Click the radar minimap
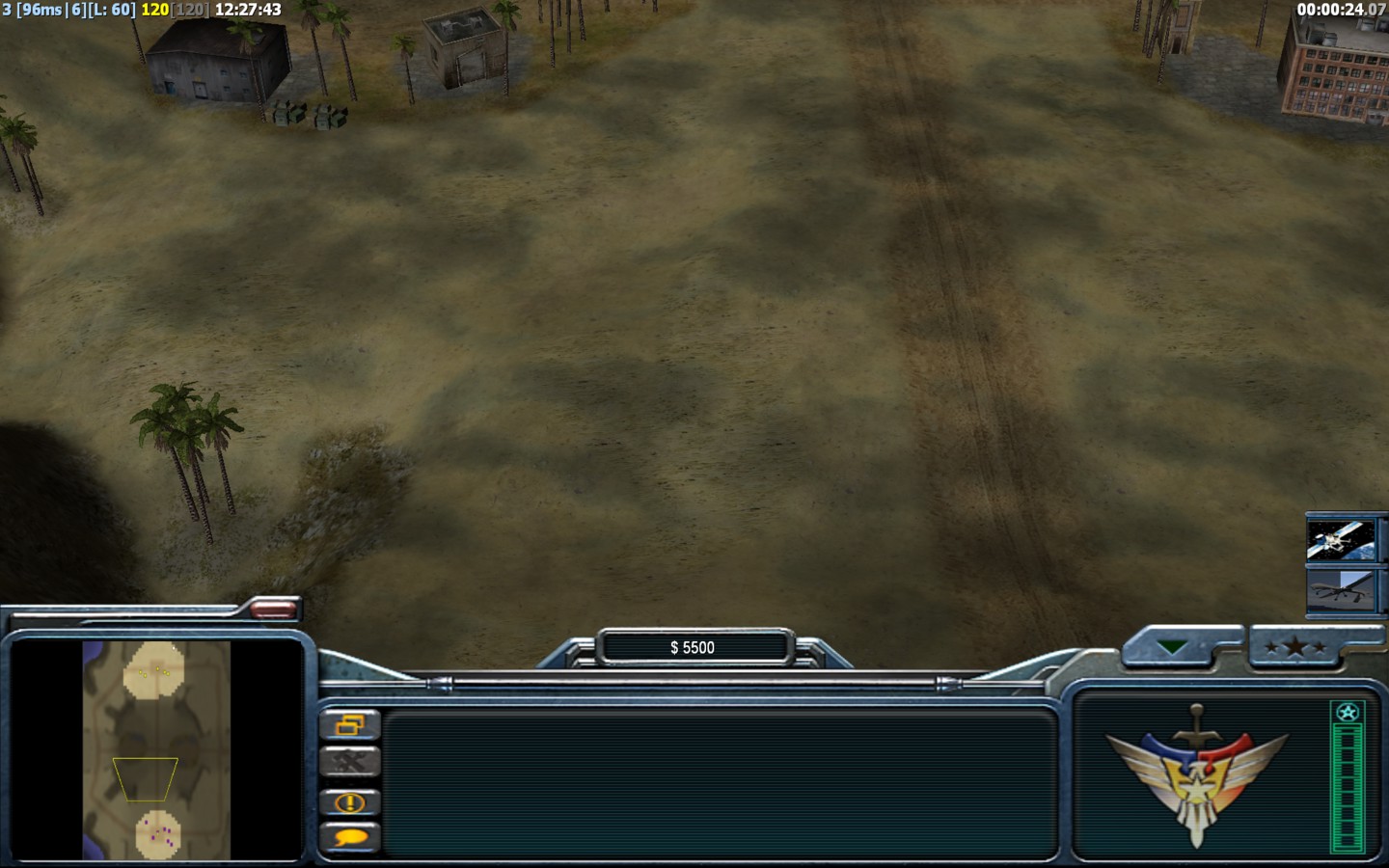 [x=156, y=749]
